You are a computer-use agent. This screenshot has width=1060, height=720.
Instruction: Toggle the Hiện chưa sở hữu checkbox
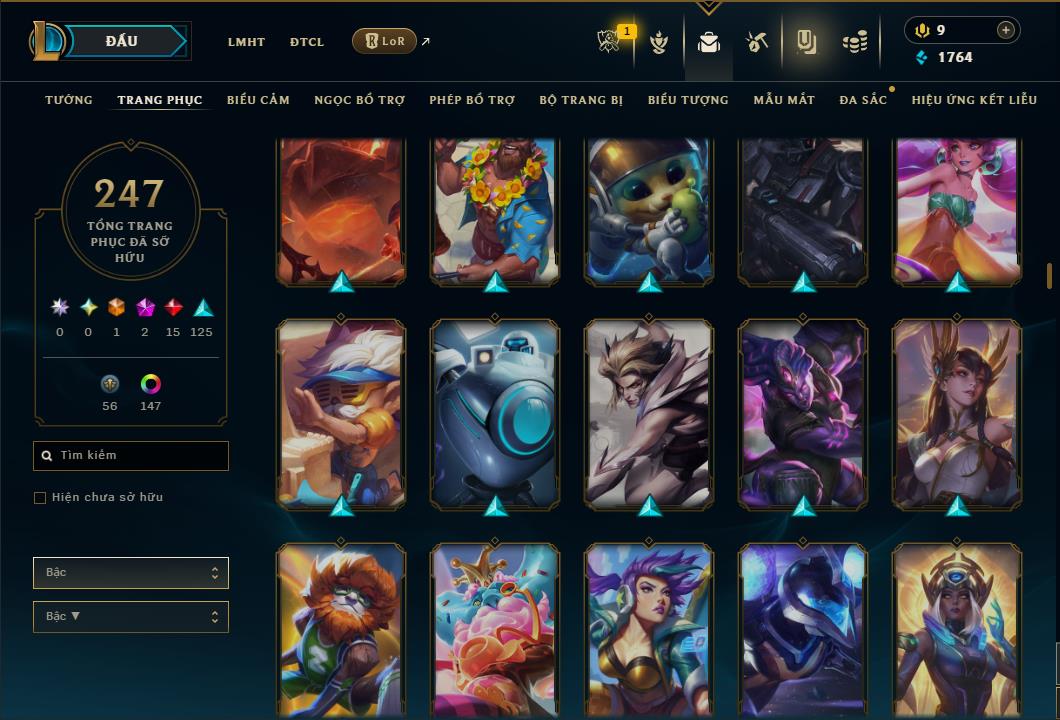40,498
